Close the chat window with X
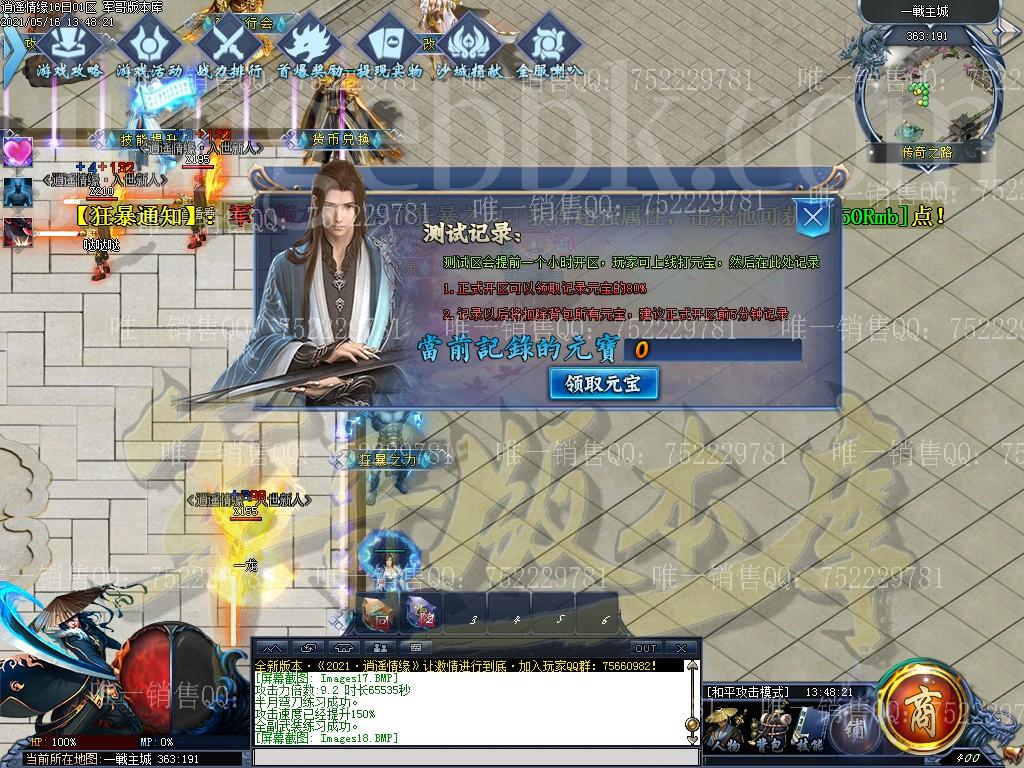The image size is (1024, 768). [681, 648]
